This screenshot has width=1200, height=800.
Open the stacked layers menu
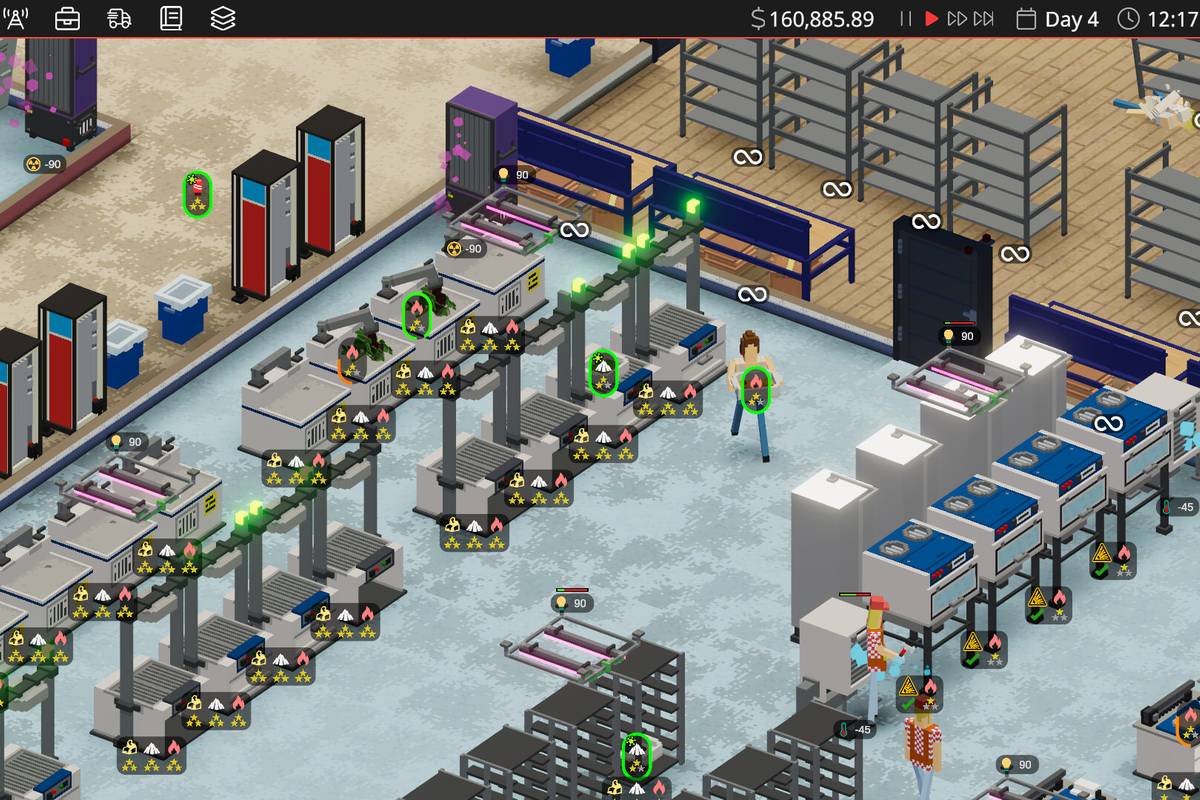click(x=222, y=18)
